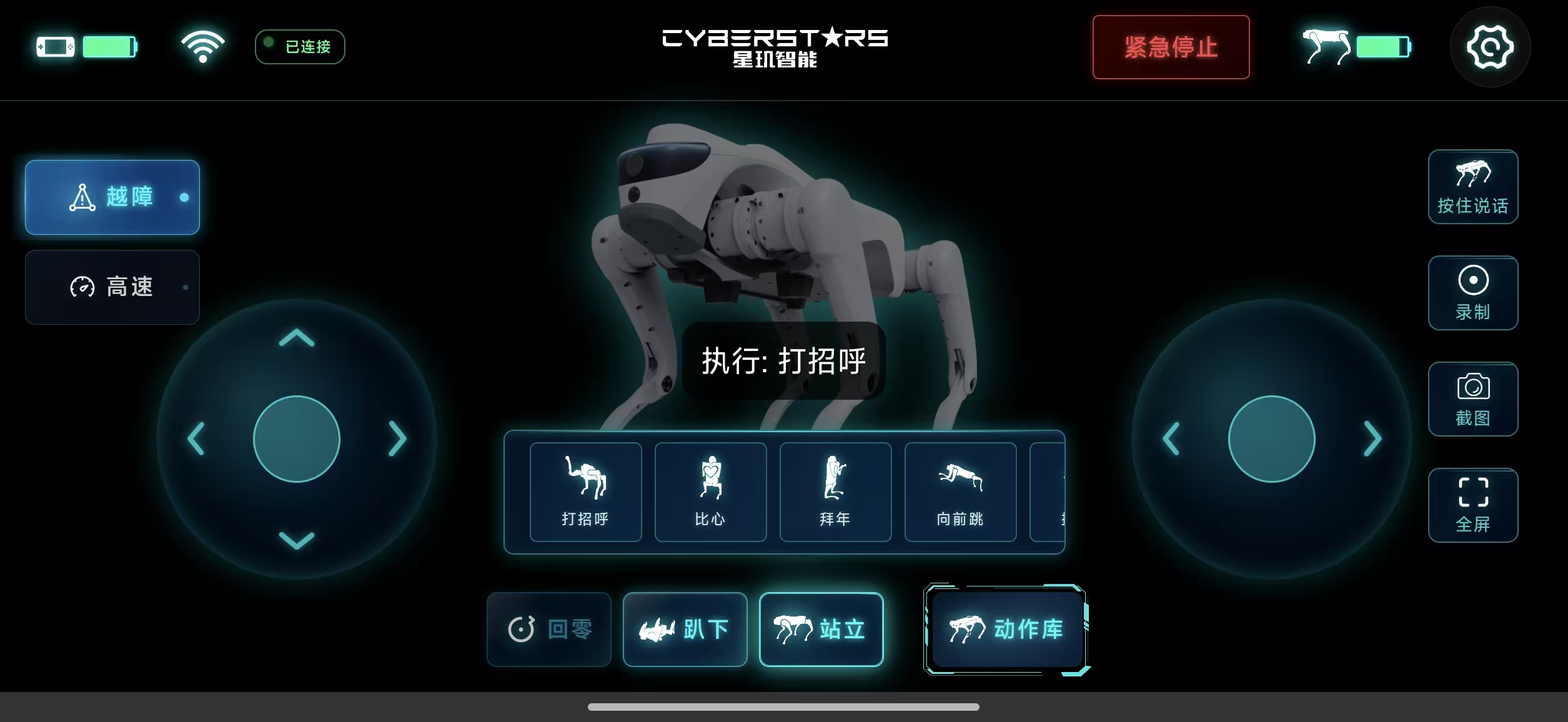Screen dimensions: 1568x722
Task: Trigger the 拜年 bow action
Action: click(835, 492)
